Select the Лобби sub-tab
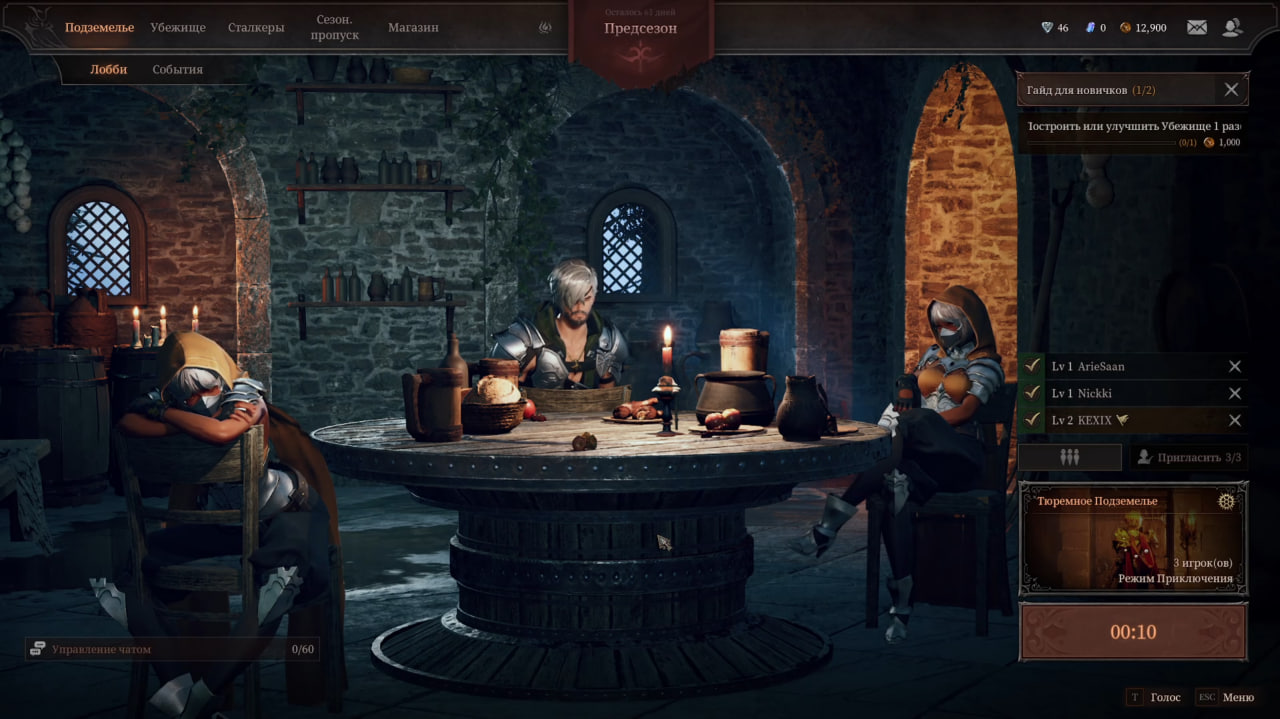Viewport: 1280px width, 719px height. click(108, 69)
